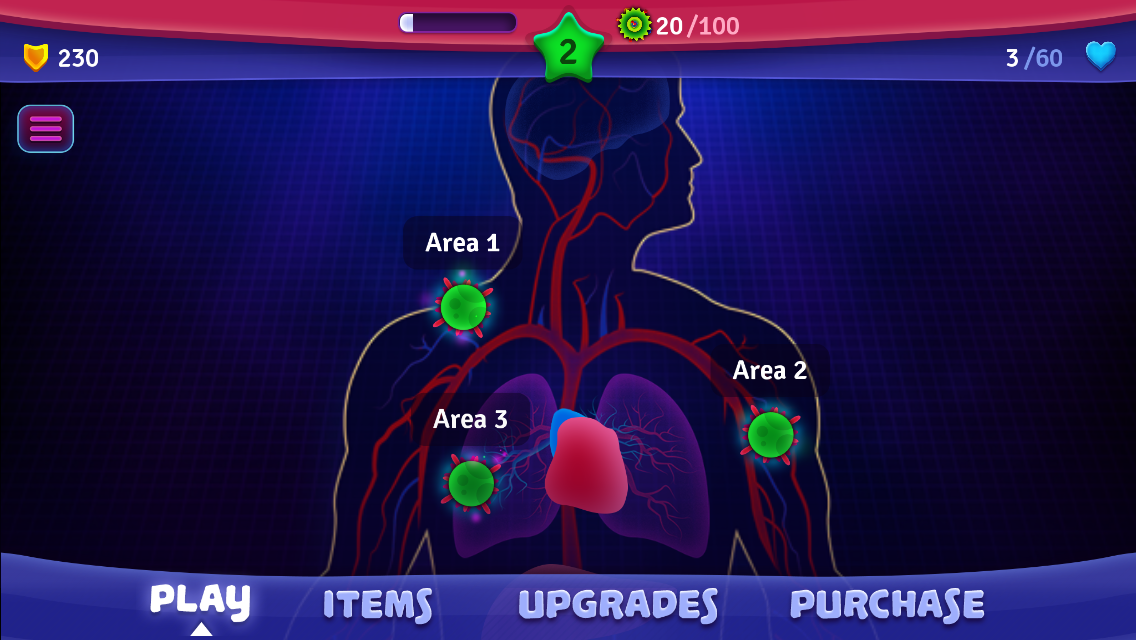Go to the Purchase tab
This screenshot has width=1136, height=640.
coord(887,605)
